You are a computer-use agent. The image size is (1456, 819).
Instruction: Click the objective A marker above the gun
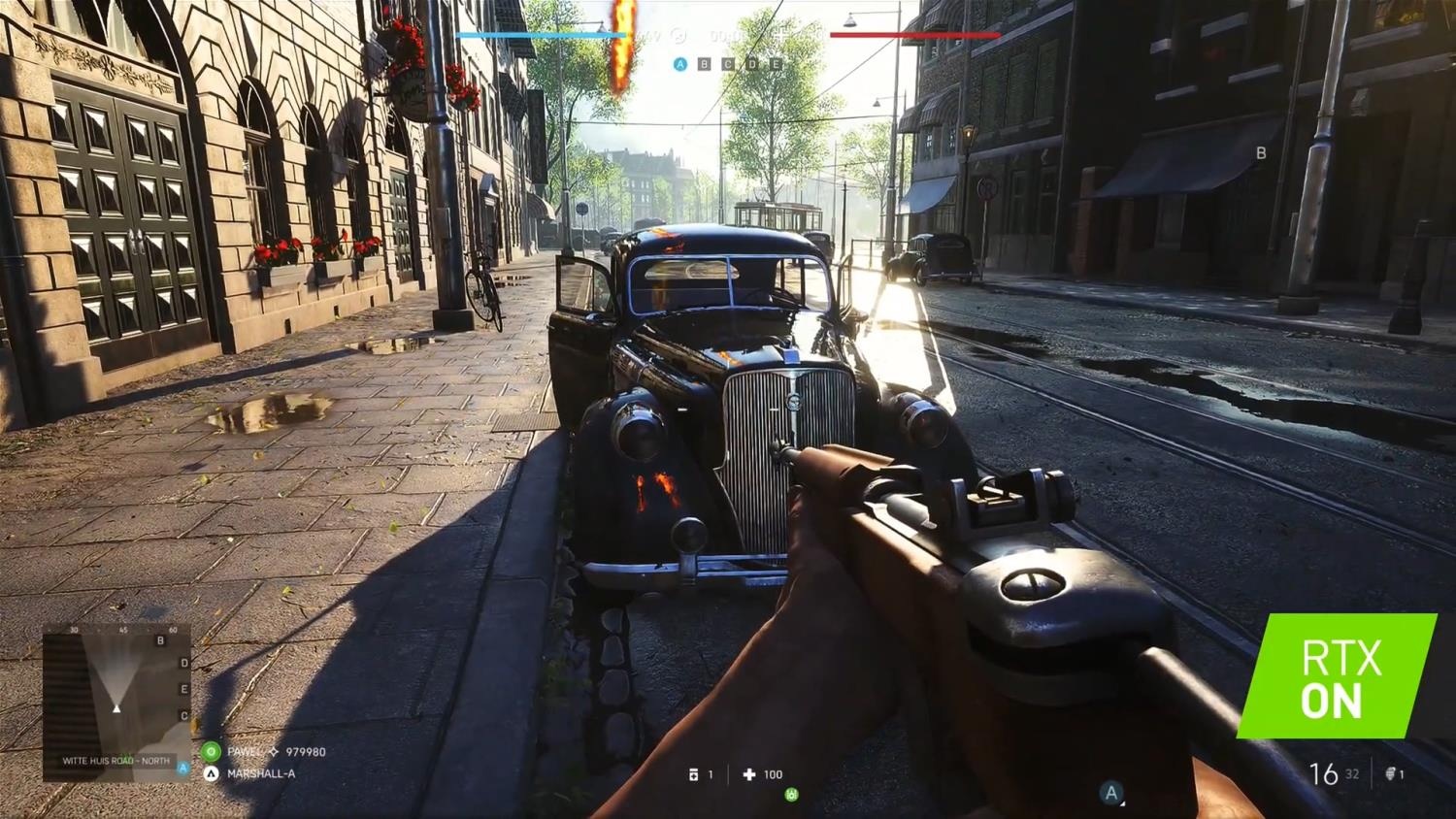coord(1112,793)
